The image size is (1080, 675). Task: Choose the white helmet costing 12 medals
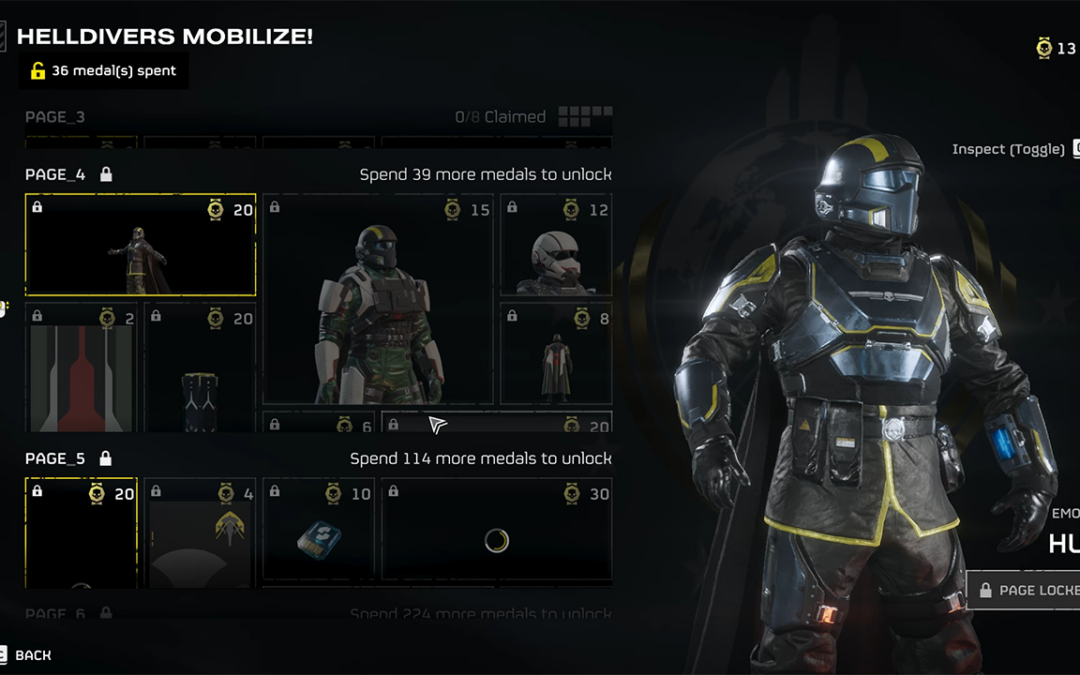(556, 245)
